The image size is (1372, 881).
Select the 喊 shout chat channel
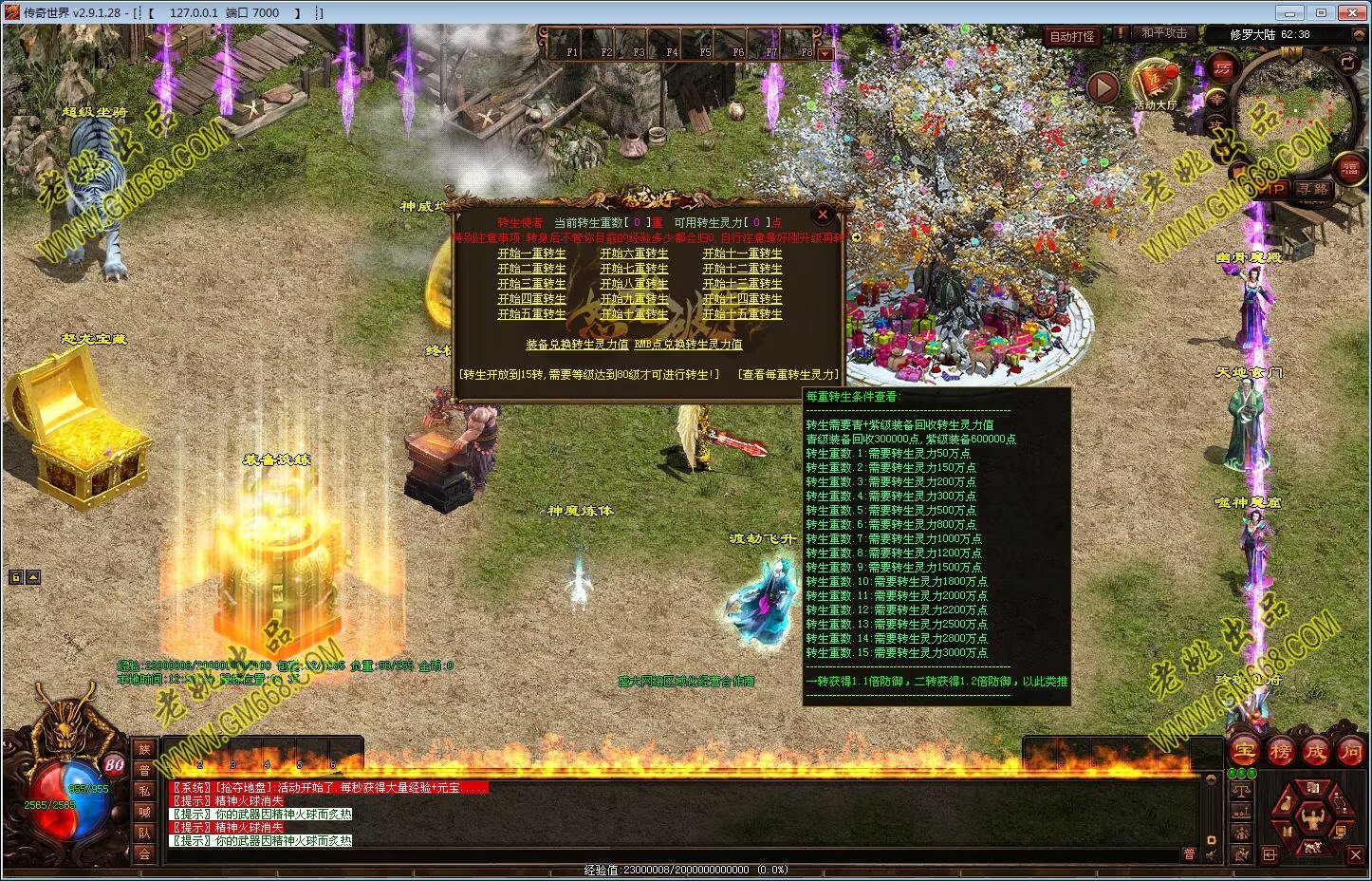click(x=144, y=812)
